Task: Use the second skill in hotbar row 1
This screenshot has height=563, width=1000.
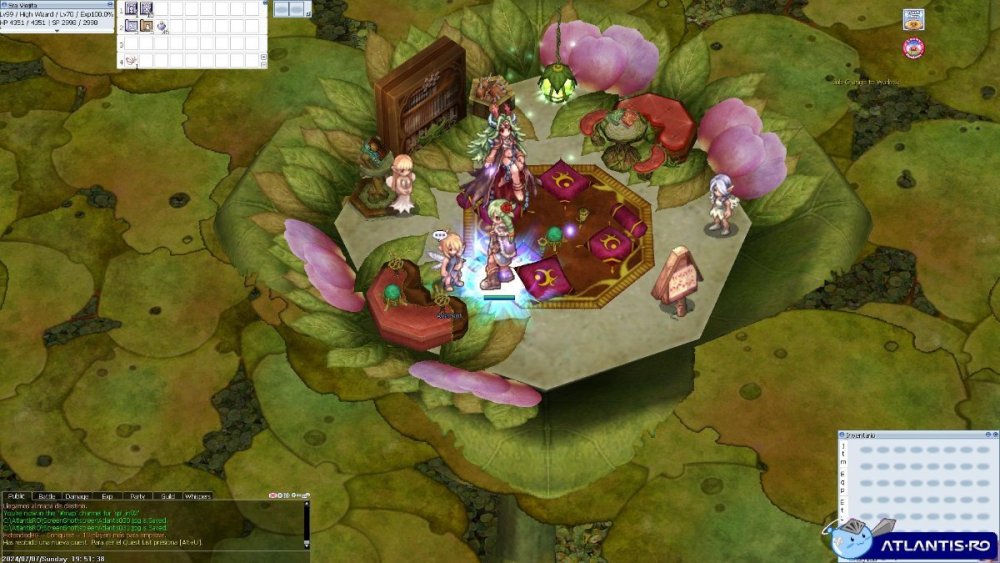Action: [x=146, y=9]
